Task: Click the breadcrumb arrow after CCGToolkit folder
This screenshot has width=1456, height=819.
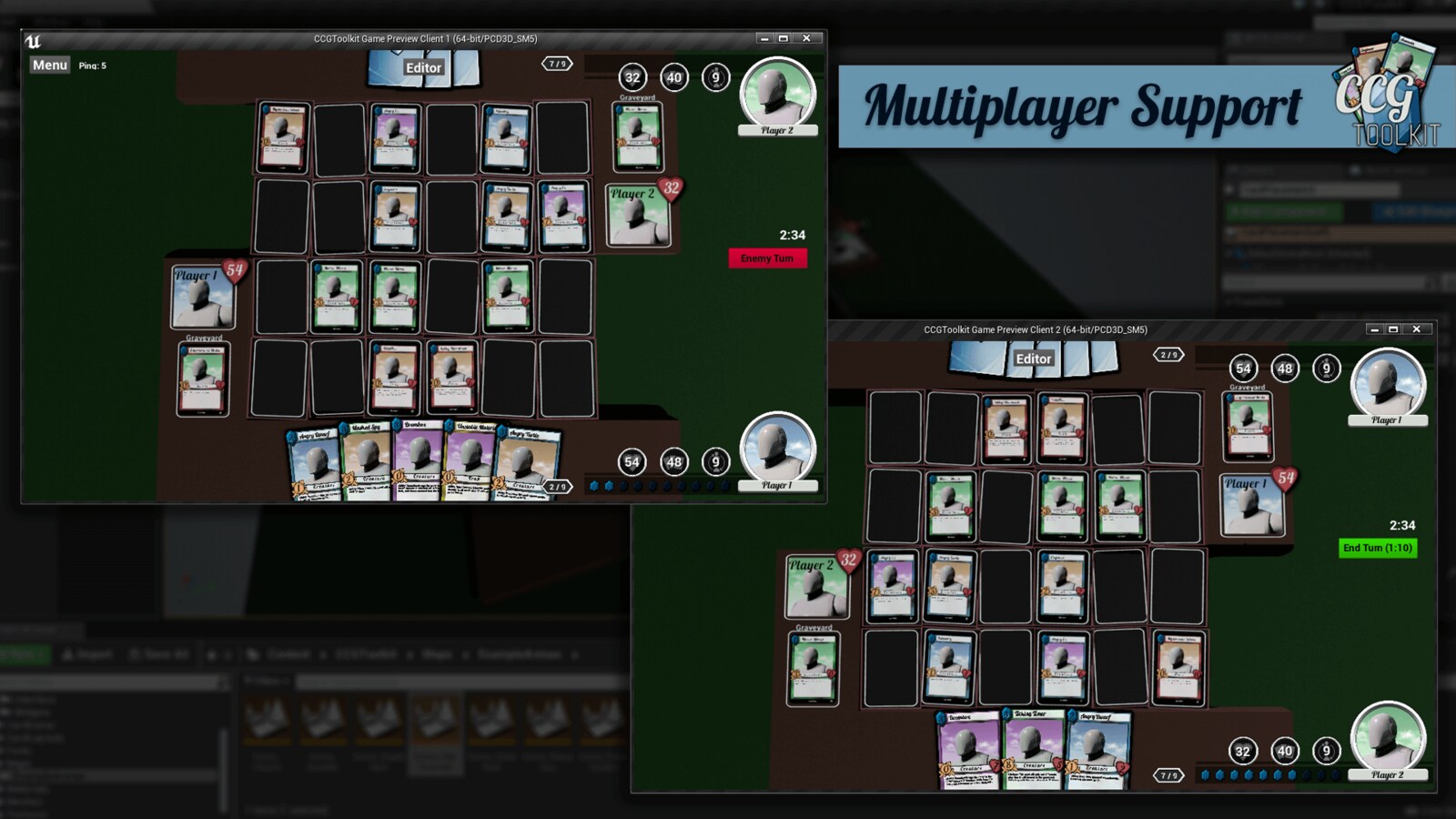Action: point(411,653)
